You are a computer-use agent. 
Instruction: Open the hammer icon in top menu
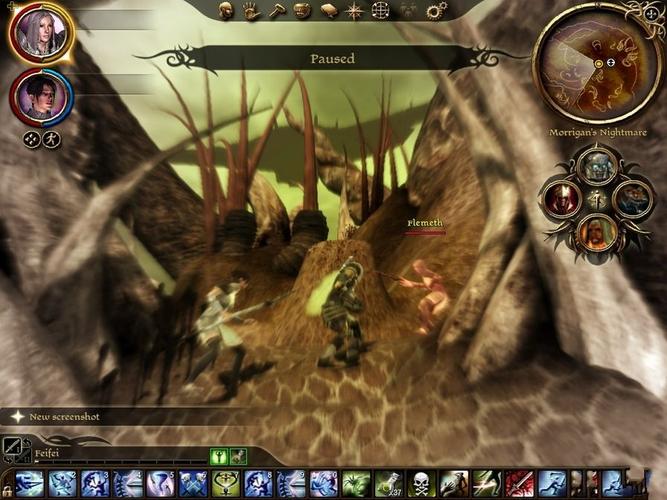(276, 11)
